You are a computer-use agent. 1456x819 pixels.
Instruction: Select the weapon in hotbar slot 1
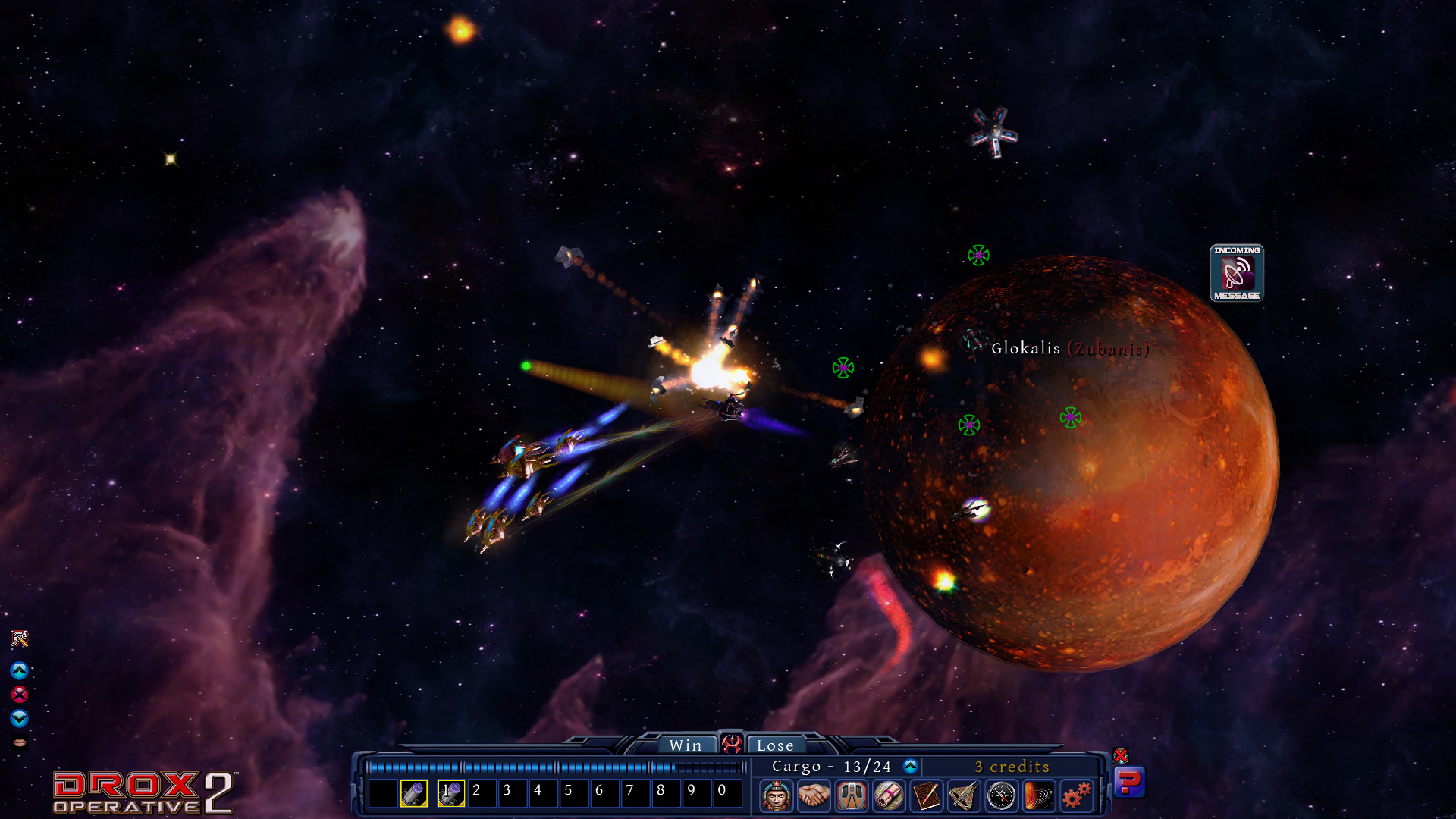[x=450, y=792]
